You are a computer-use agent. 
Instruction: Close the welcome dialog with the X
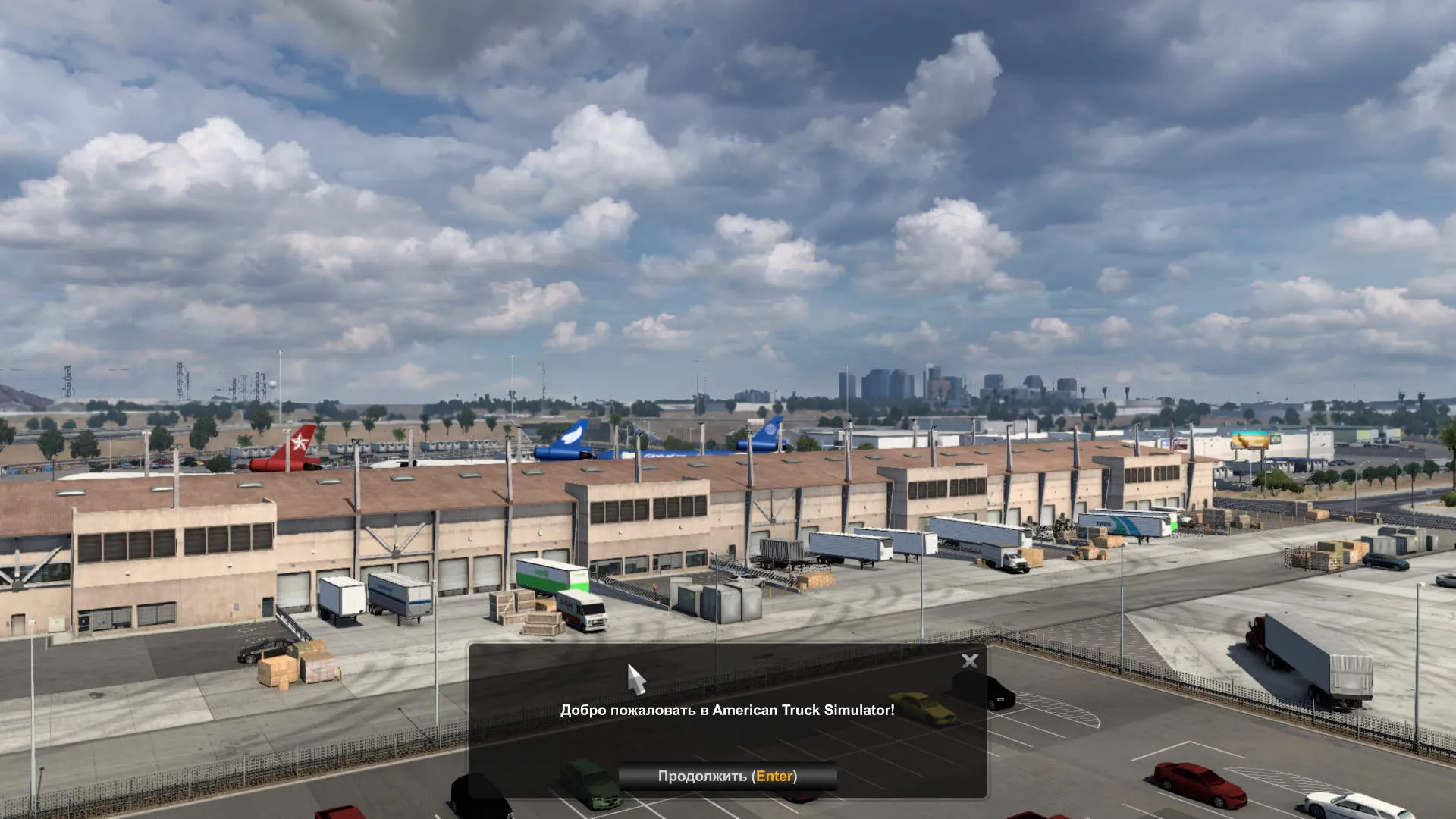[x=969, y=661]
